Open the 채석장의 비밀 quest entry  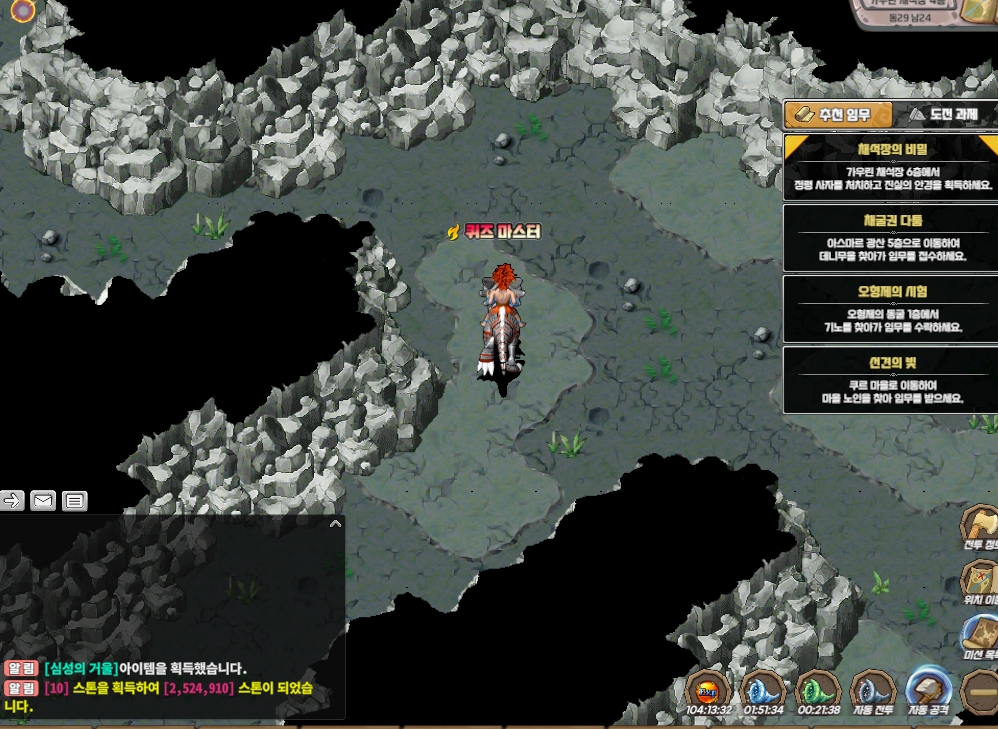[x=890, y=166]
